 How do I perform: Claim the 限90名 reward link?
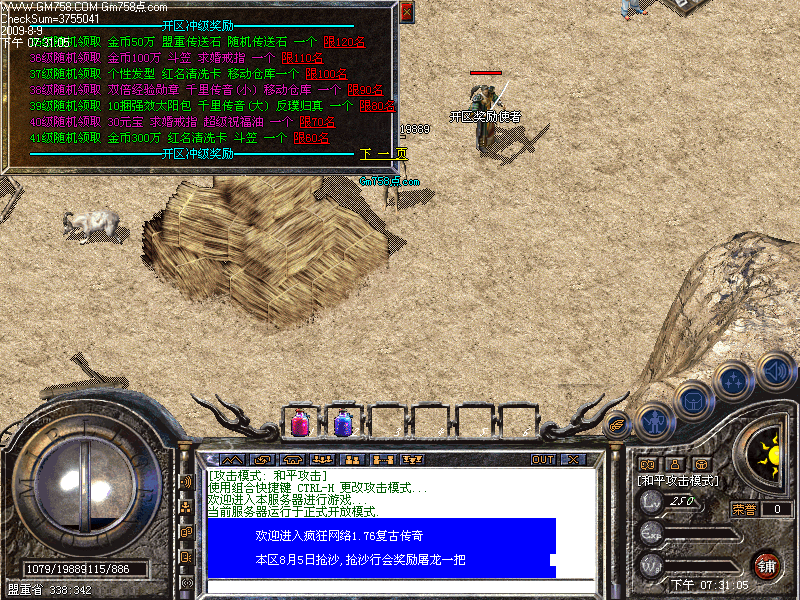pyautogui.click(x=364, y=90)
